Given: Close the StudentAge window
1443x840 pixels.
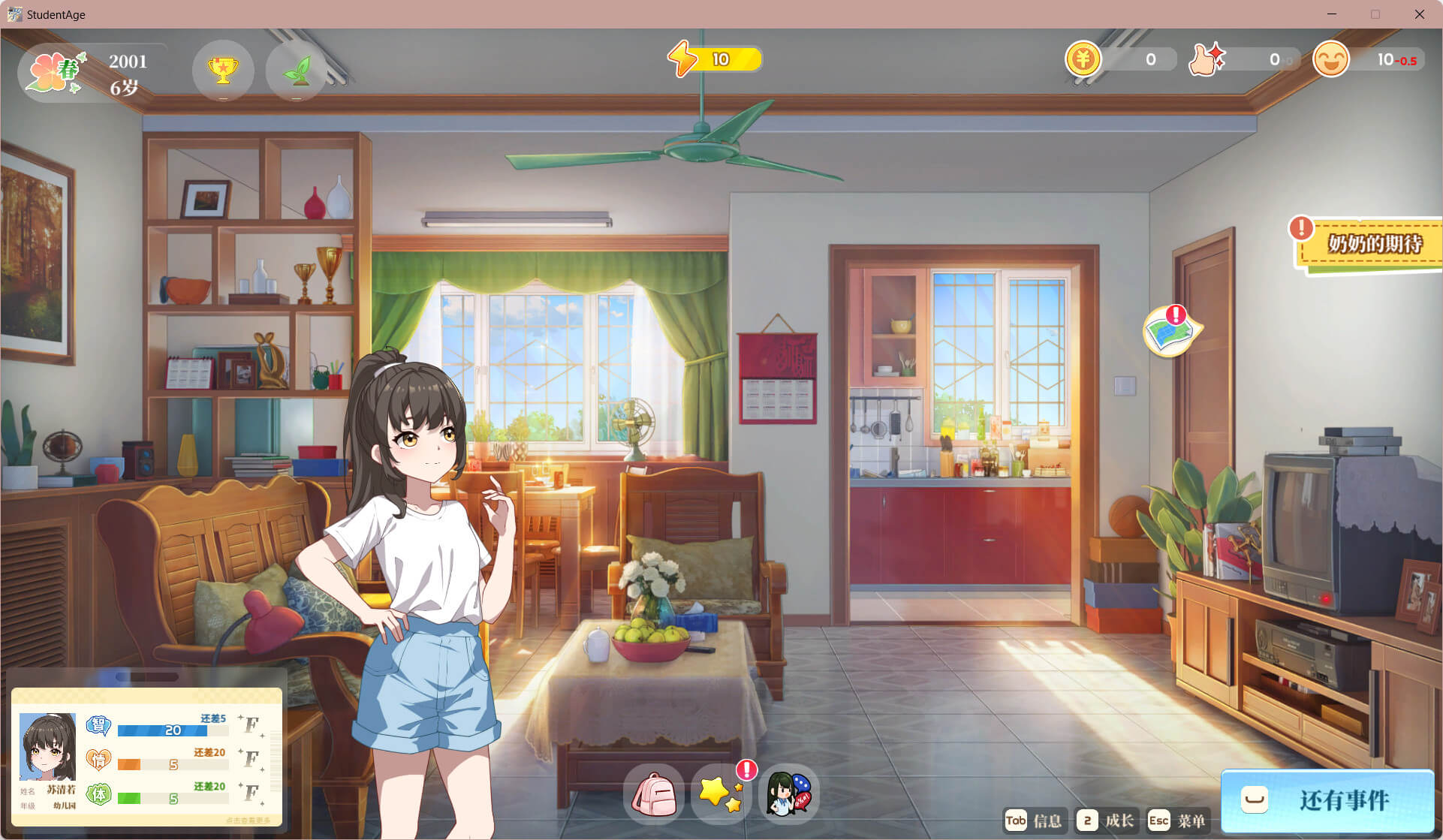Looking at the screenshot, I should tap(1419, 14).
